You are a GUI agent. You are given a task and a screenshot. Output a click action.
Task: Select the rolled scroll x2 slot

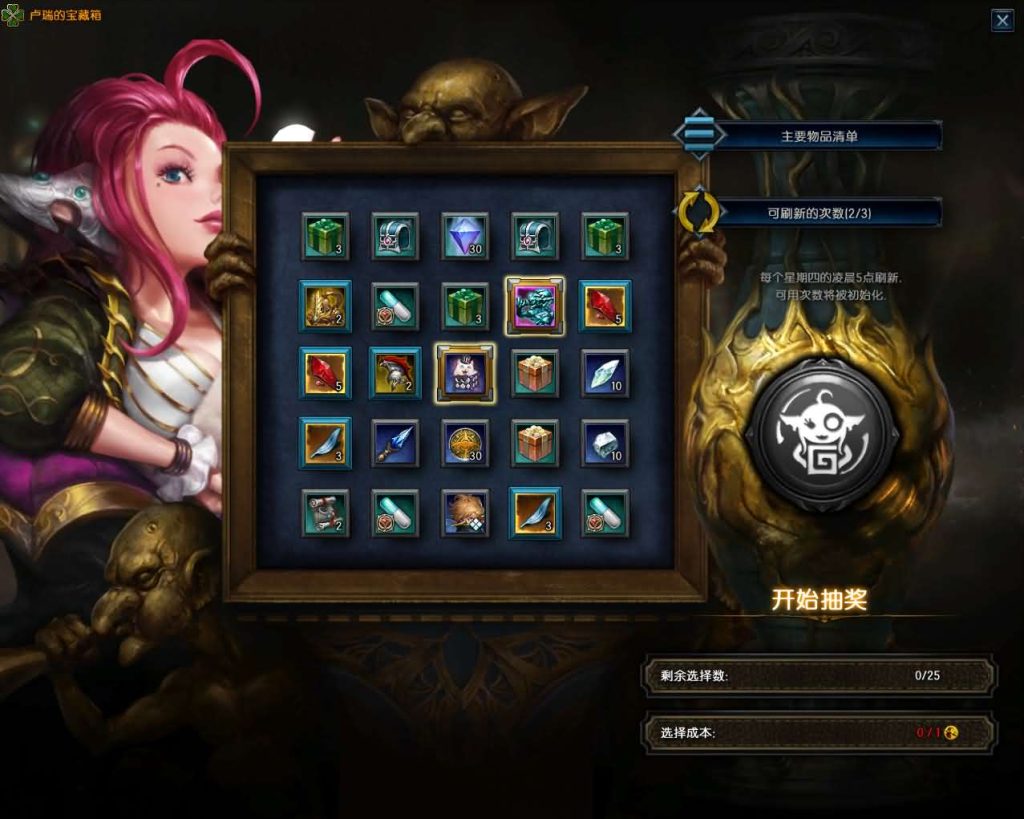[325, 512]
